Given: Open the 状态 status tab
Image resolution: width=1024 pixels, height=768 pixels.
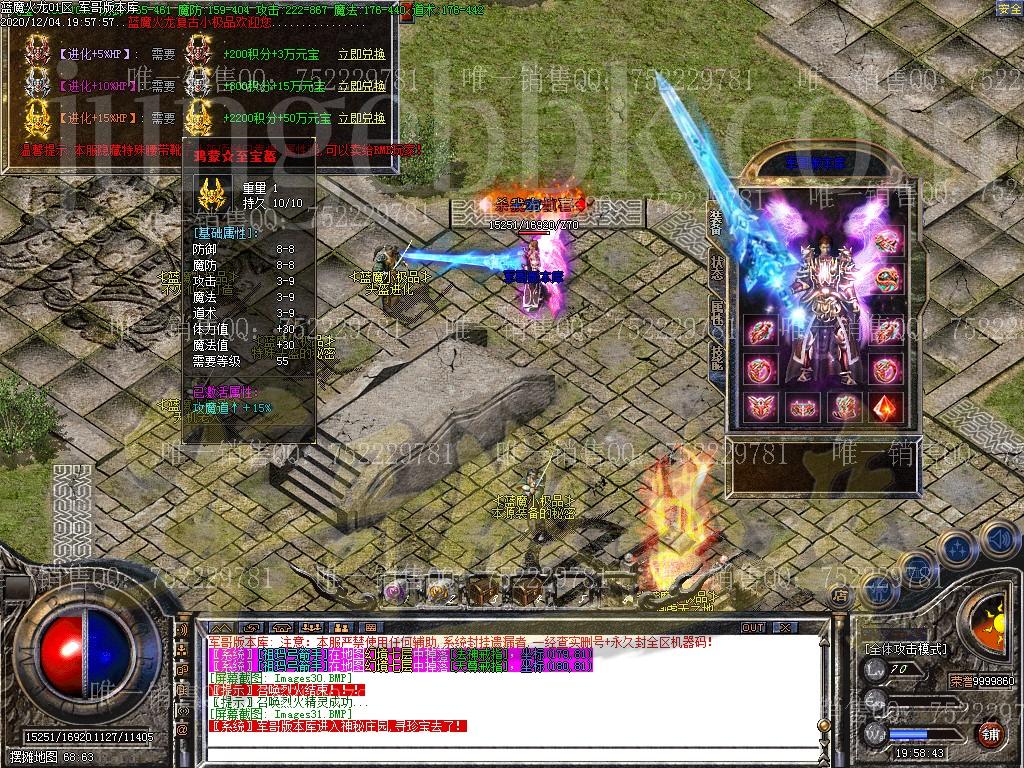Looking at the screenshot, I should pos(716,267).
